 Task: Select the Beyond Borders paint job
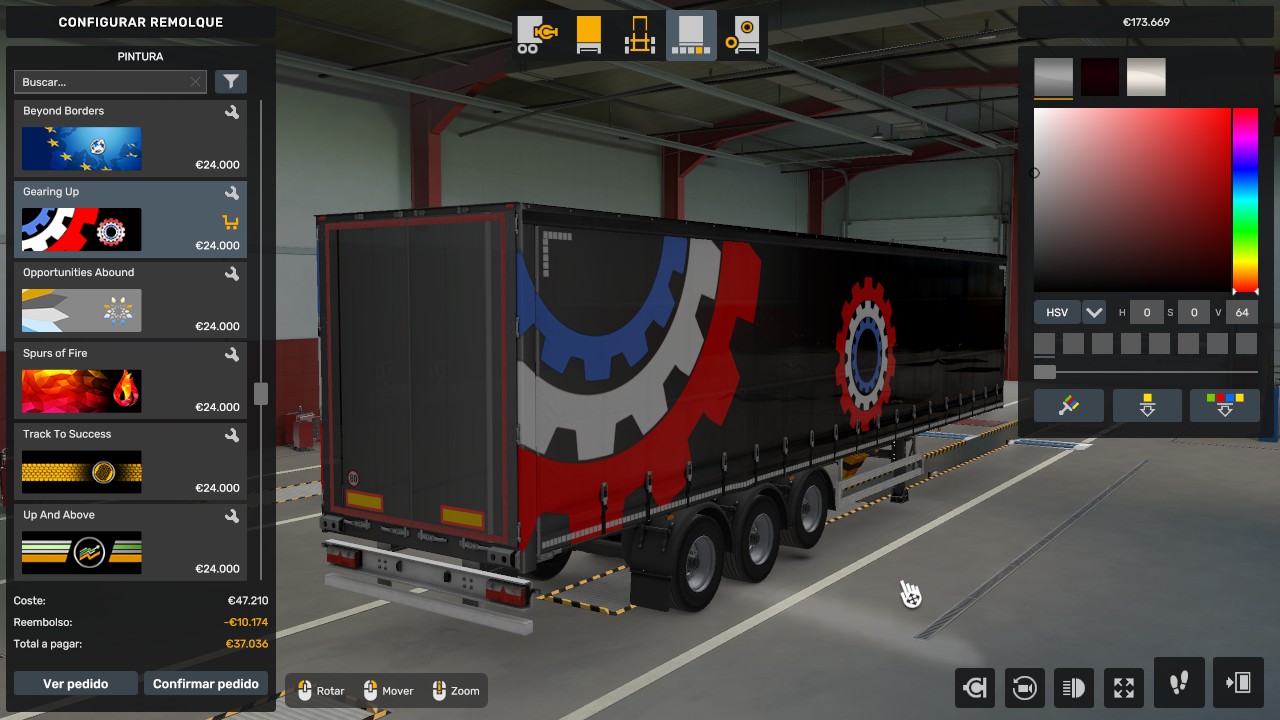pos(130,137)
